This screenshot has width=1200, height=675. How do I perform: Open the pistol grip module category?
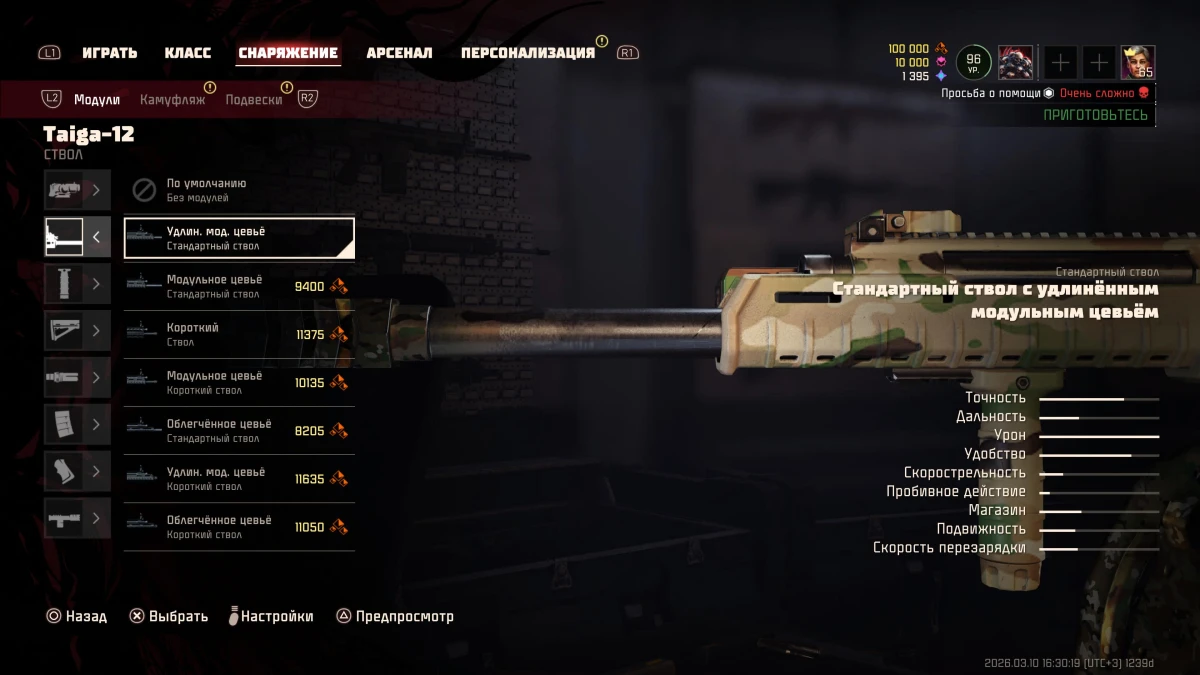coord(77,471)
